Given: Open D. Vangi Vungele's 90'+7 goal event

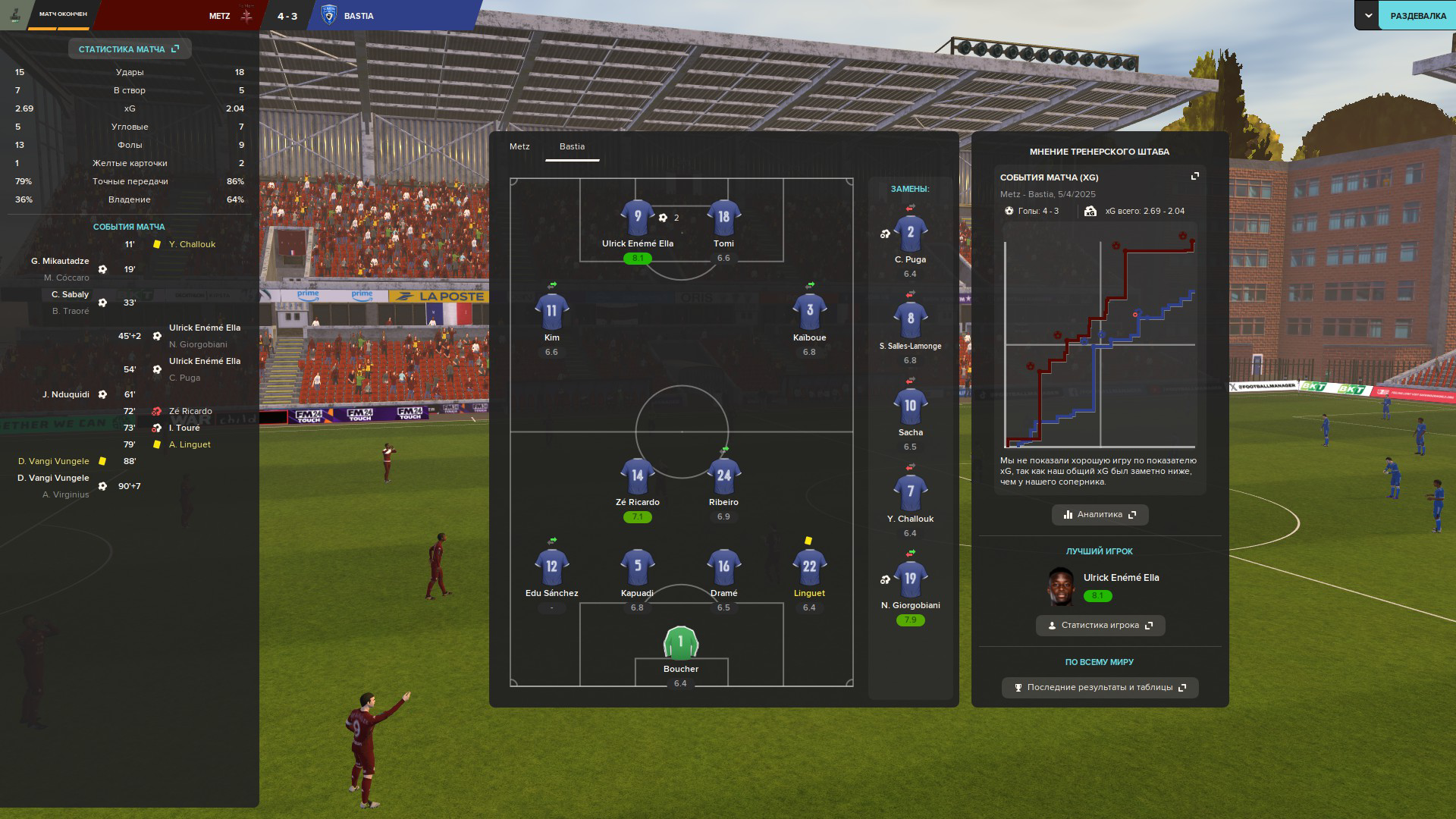Looking at the screenshot, I should (x=53, y=479).
